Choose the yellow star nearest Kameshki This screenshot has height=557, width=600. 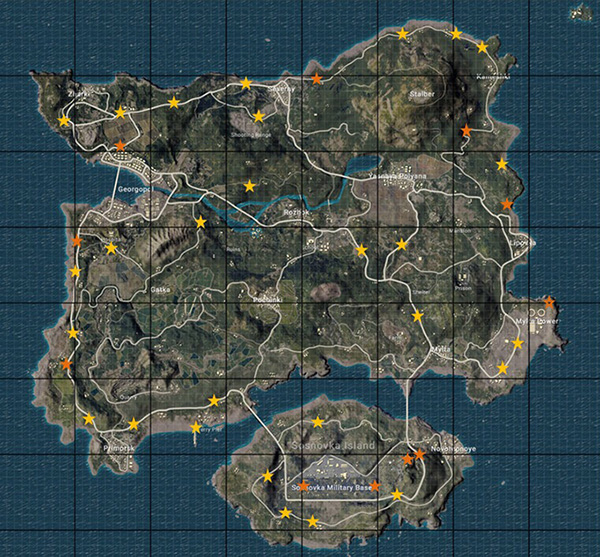[x=482, y=47]
